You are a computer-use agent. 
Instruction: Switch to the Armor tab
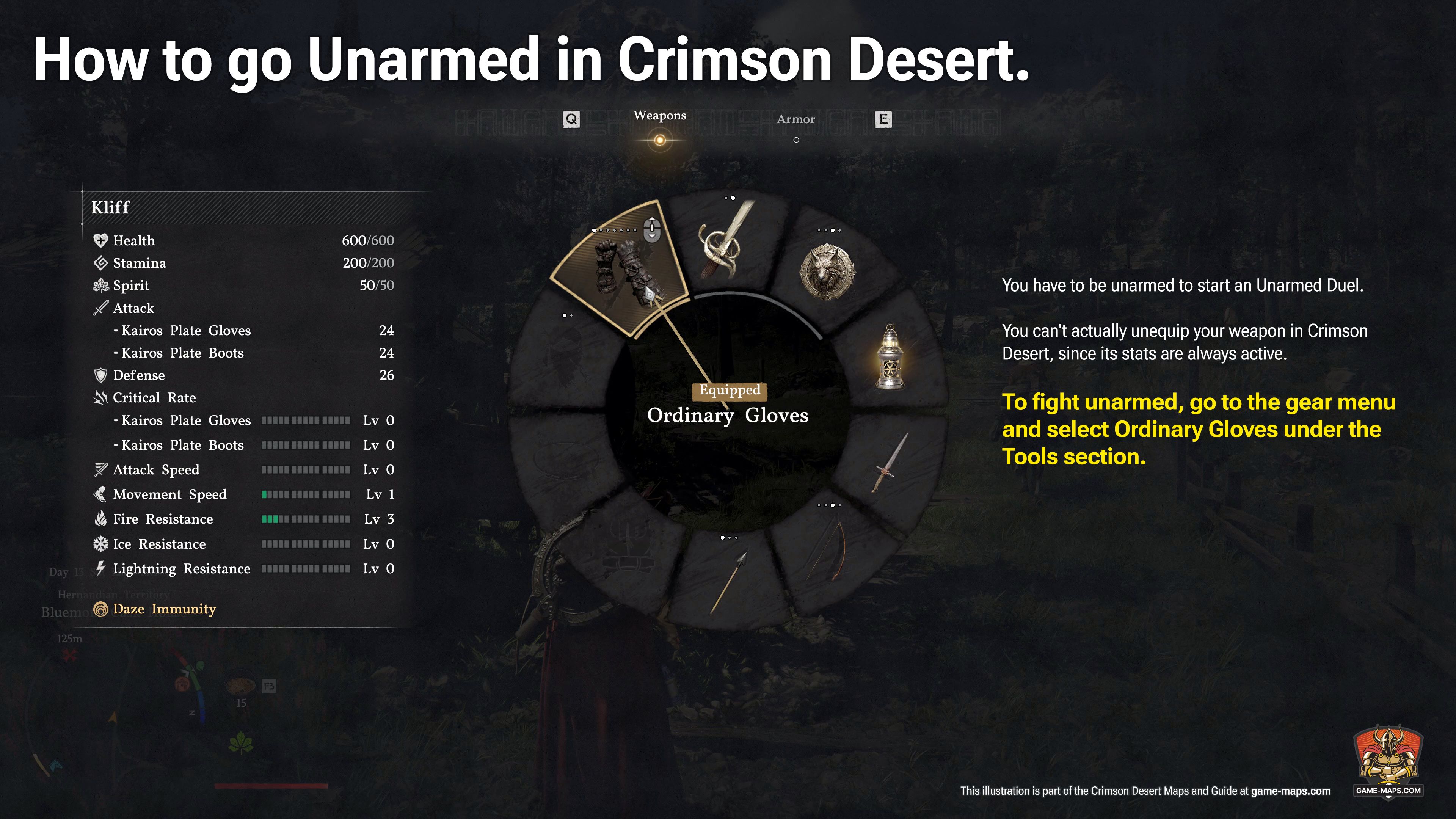coord(797,119)
